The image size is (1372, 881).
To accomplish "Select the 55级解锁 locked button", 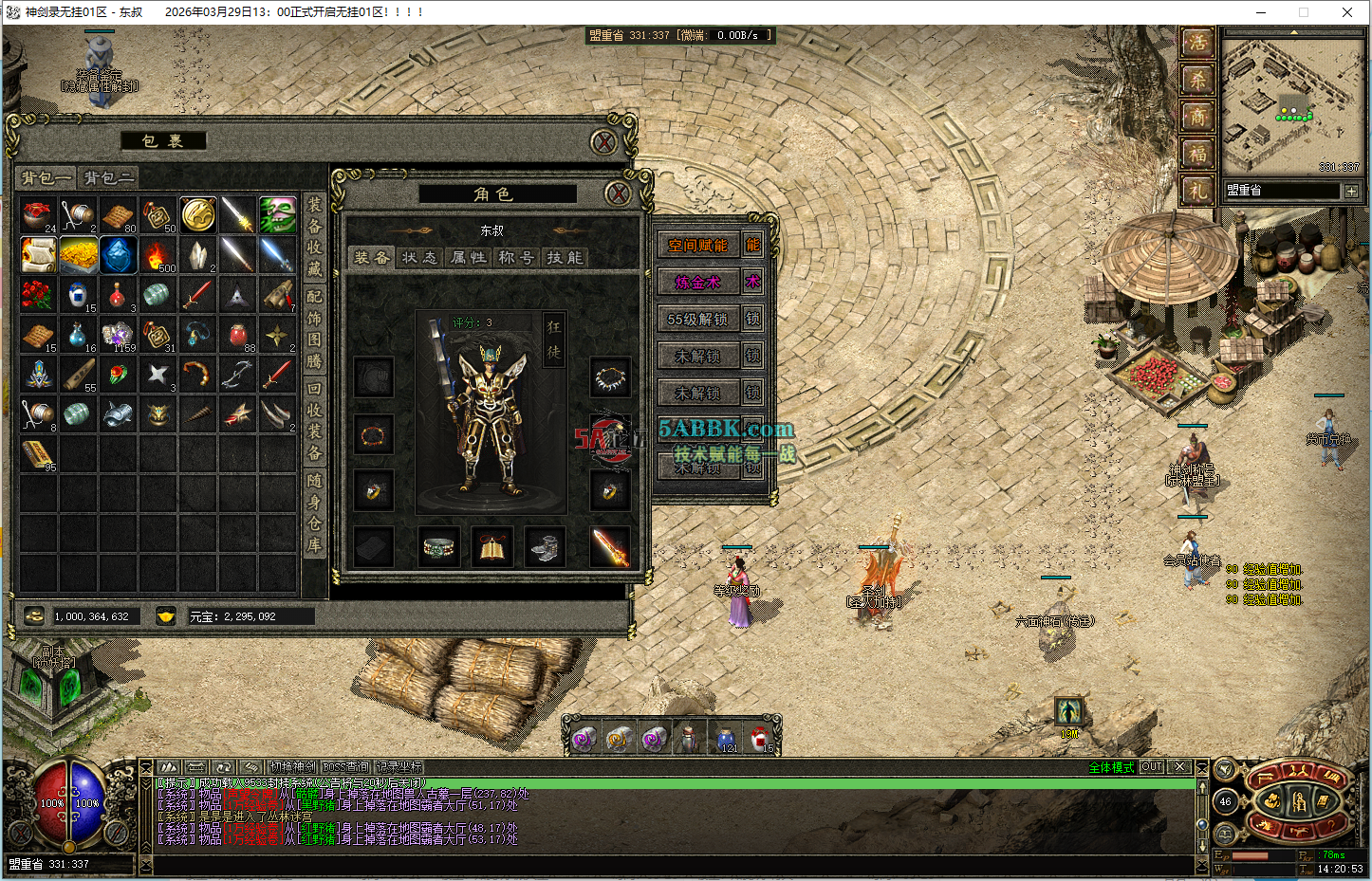I will point(697,320).
